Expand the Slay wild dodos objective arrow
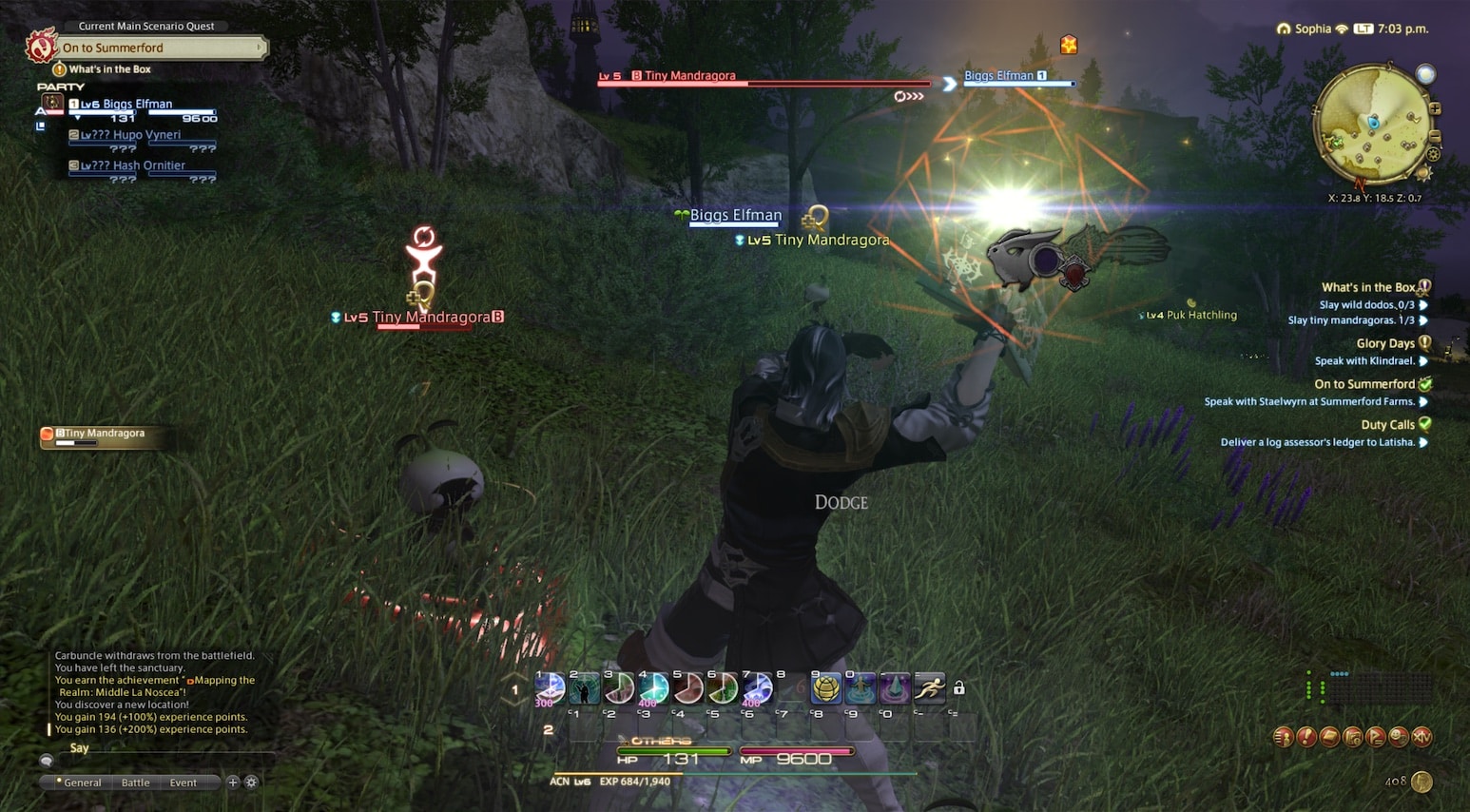Viewport: 1470px width, 812px height. tap(1425, 304)
